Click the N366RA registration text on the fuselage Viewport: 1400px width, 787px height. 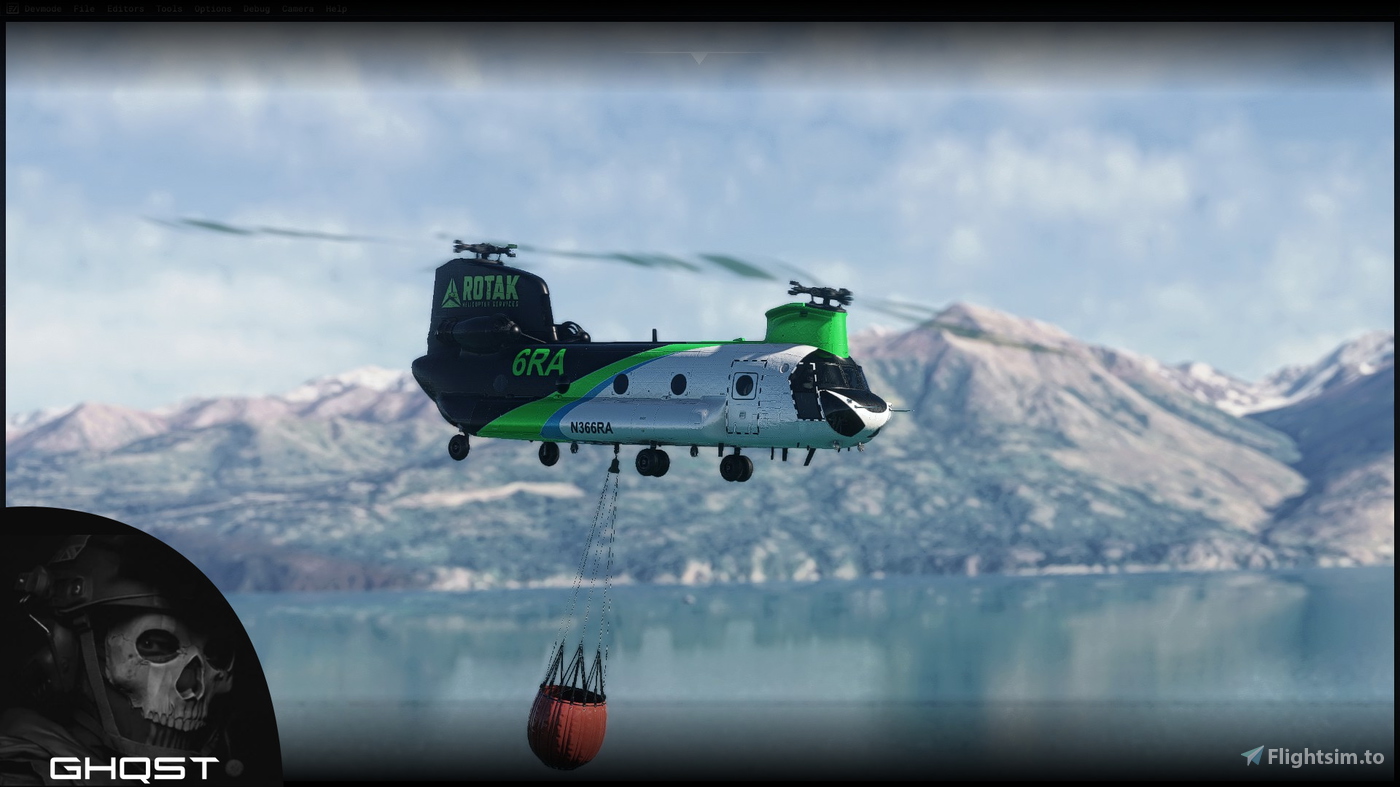(592, 426)
